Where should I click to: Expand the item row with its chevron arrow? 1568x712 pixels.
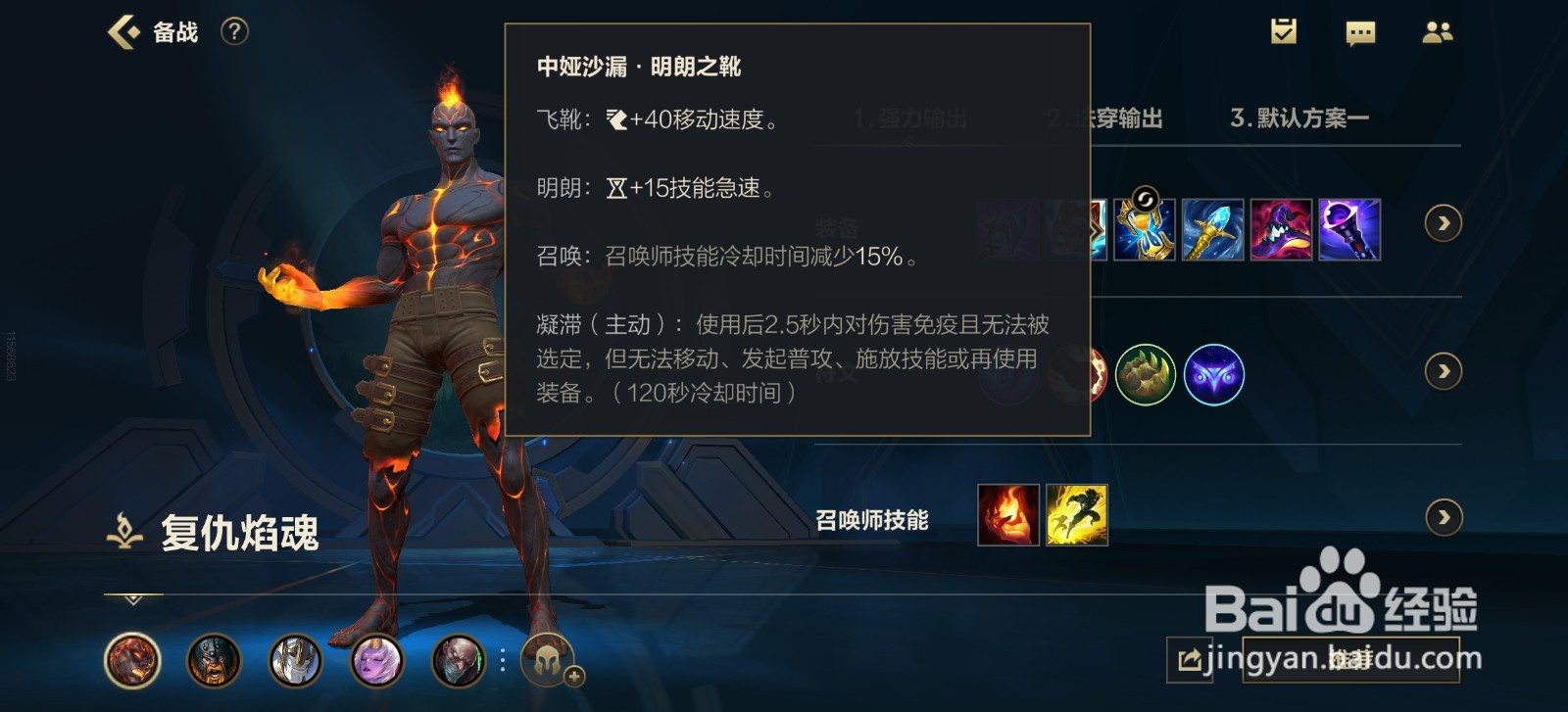[1443, 223]
